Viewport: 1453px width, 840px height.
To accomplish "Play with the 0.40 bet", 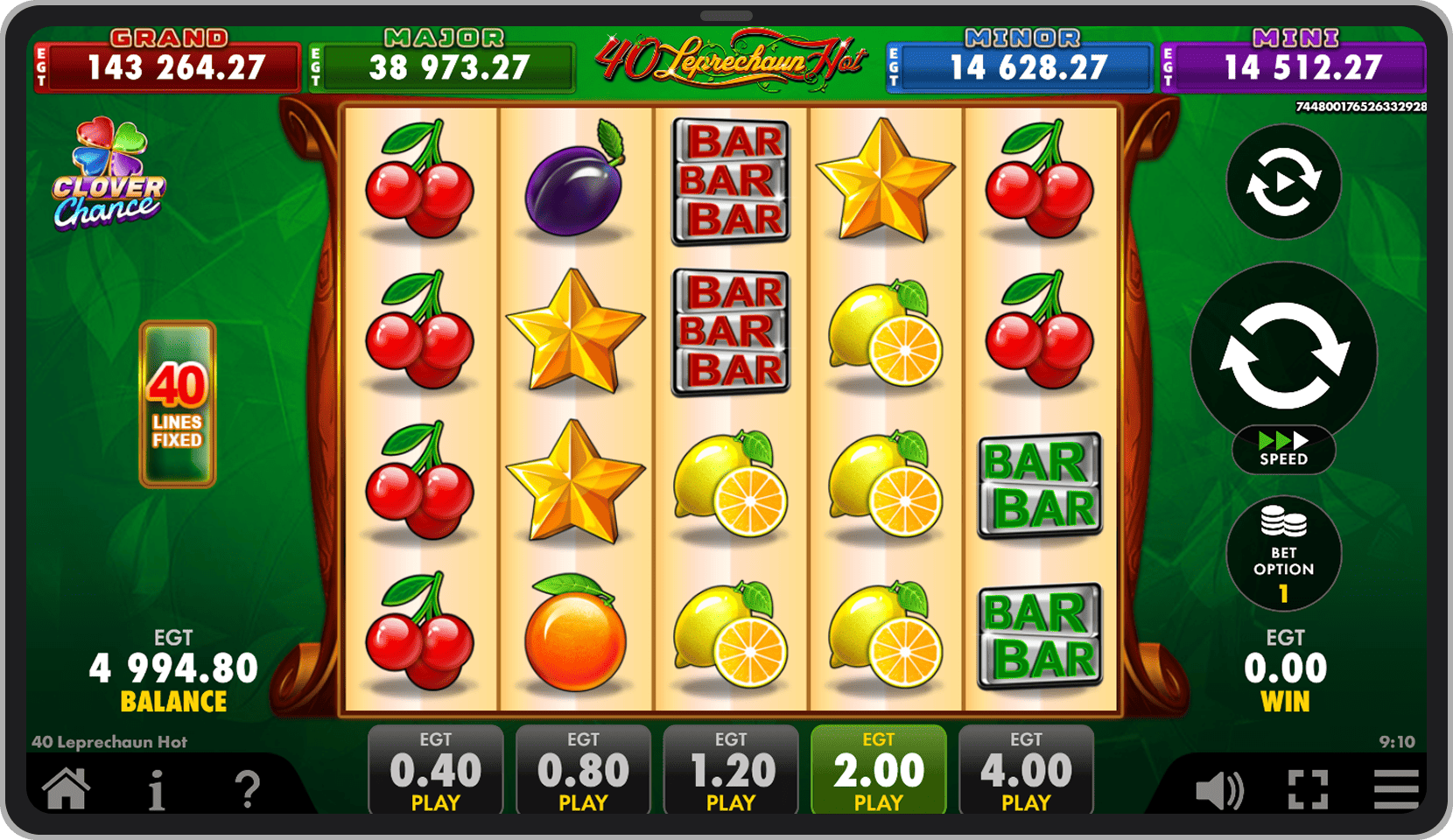I will pyautogui.click(x=435, y=771).
